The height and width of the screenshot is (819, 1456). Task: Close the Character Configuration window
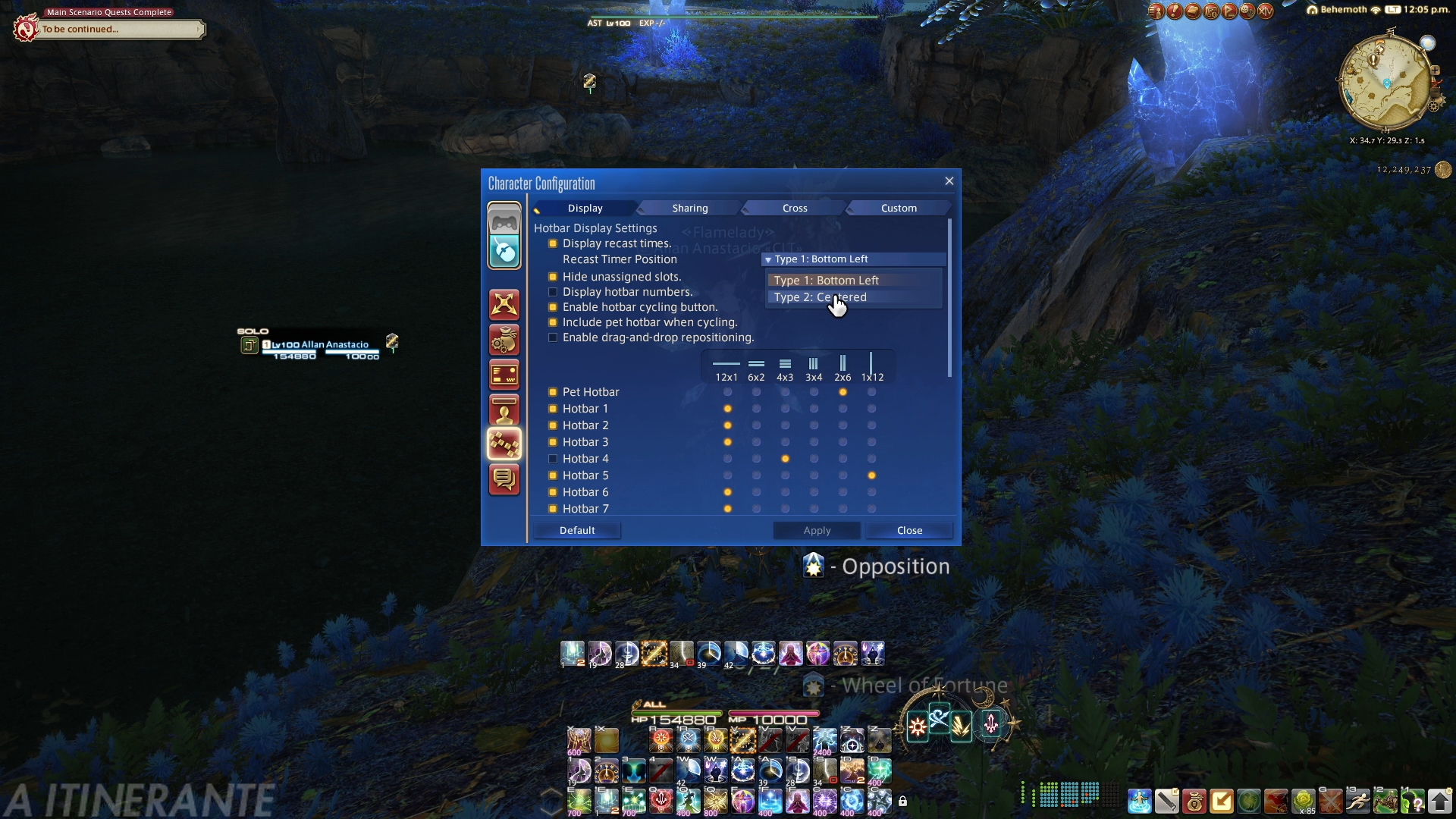[949, 181]
